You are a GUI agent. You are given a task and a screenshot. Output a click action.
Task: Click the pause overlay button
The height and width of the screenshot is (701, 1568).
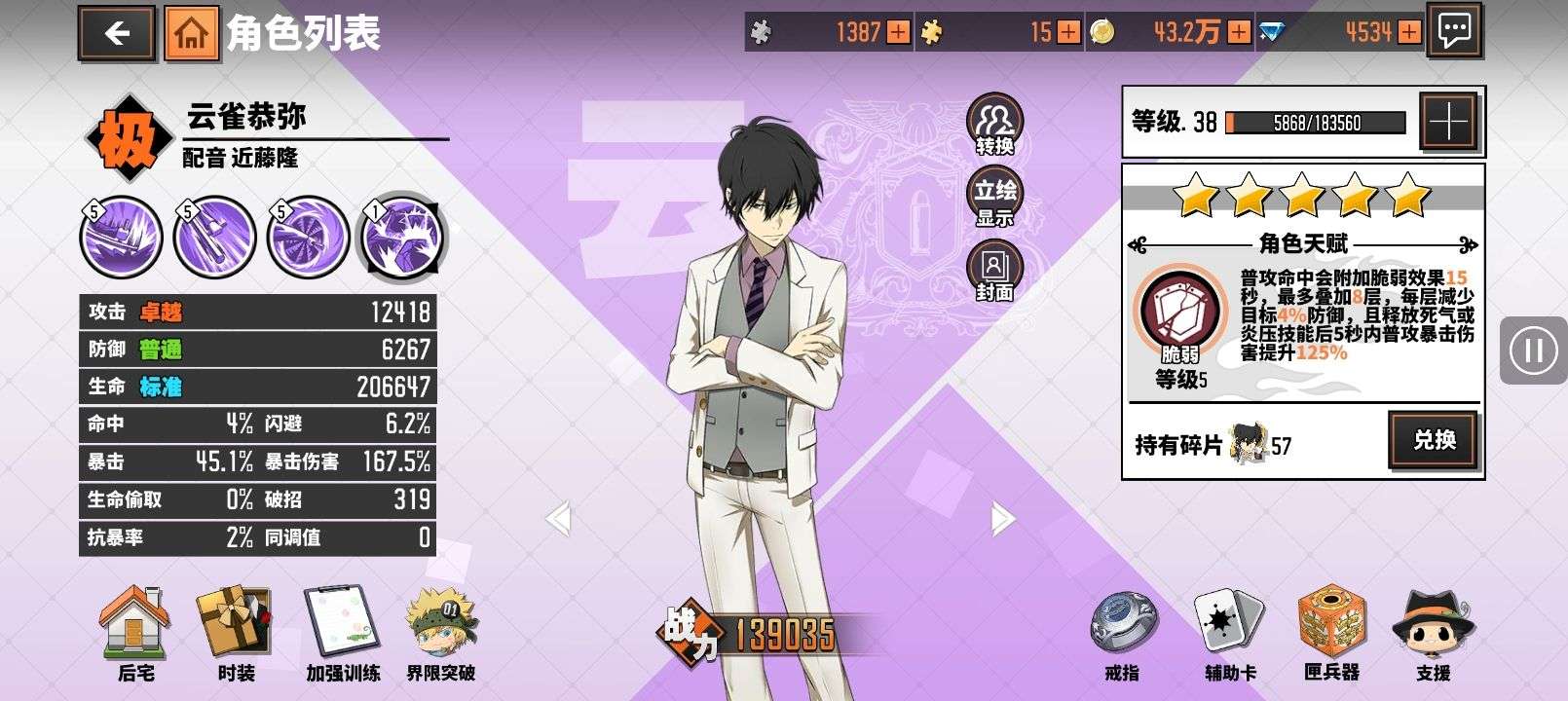(x=1533, y=350)
